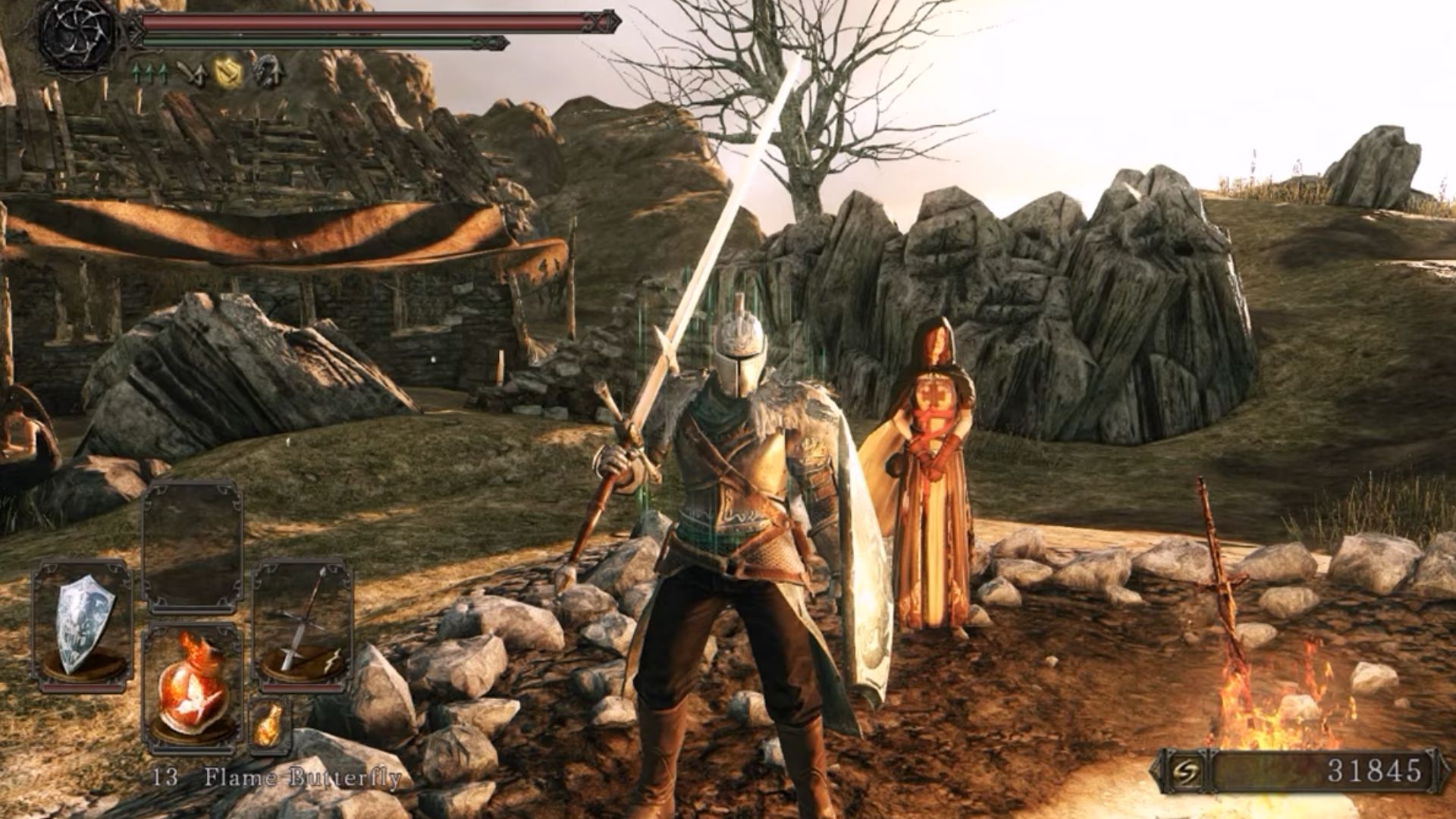Select the small Estus Flask next-item icon

point(268,724)
